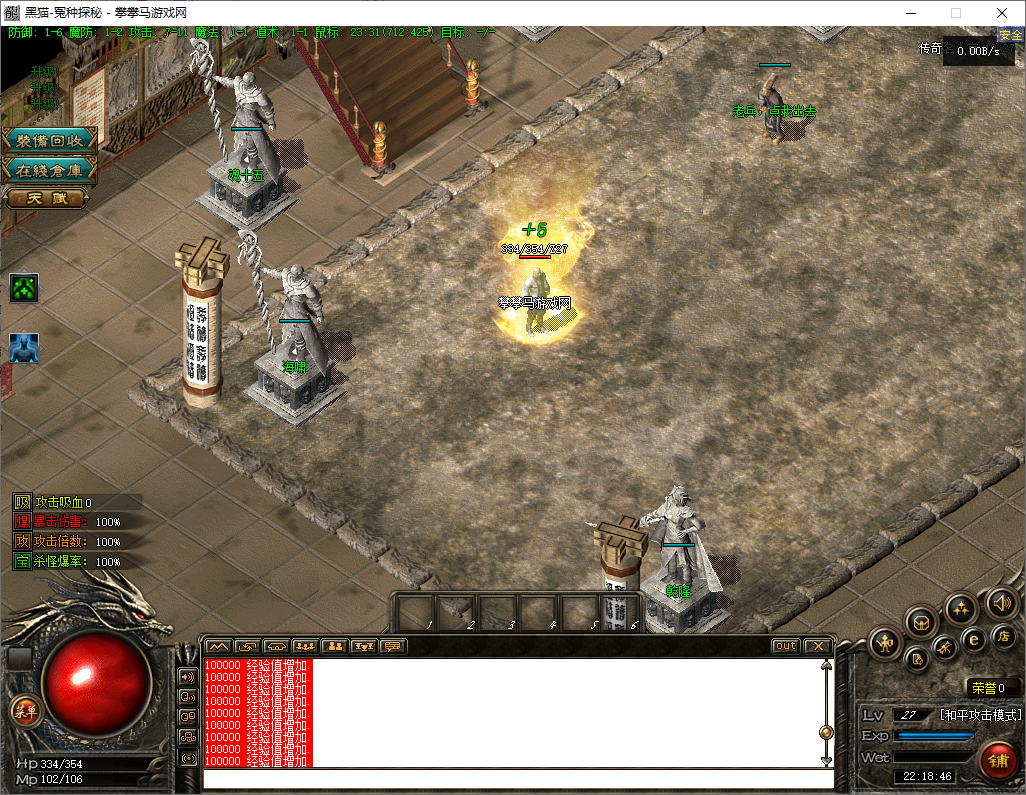Open the skills sparkle stars button
The width and height of the screenshot is (1026, 795).
pos(961,607)
